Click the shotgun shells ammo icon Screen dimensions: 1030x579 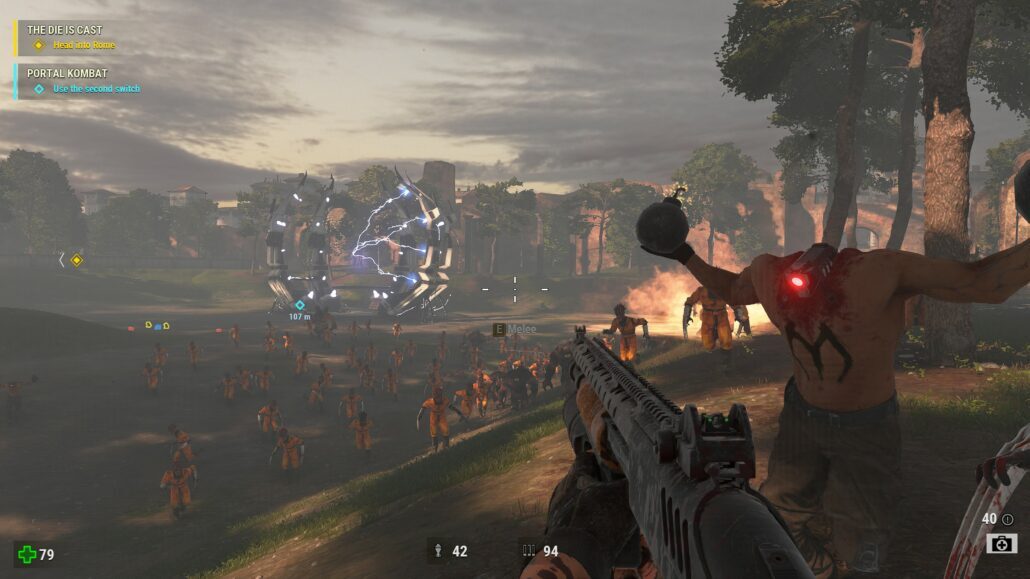point(528,551)
